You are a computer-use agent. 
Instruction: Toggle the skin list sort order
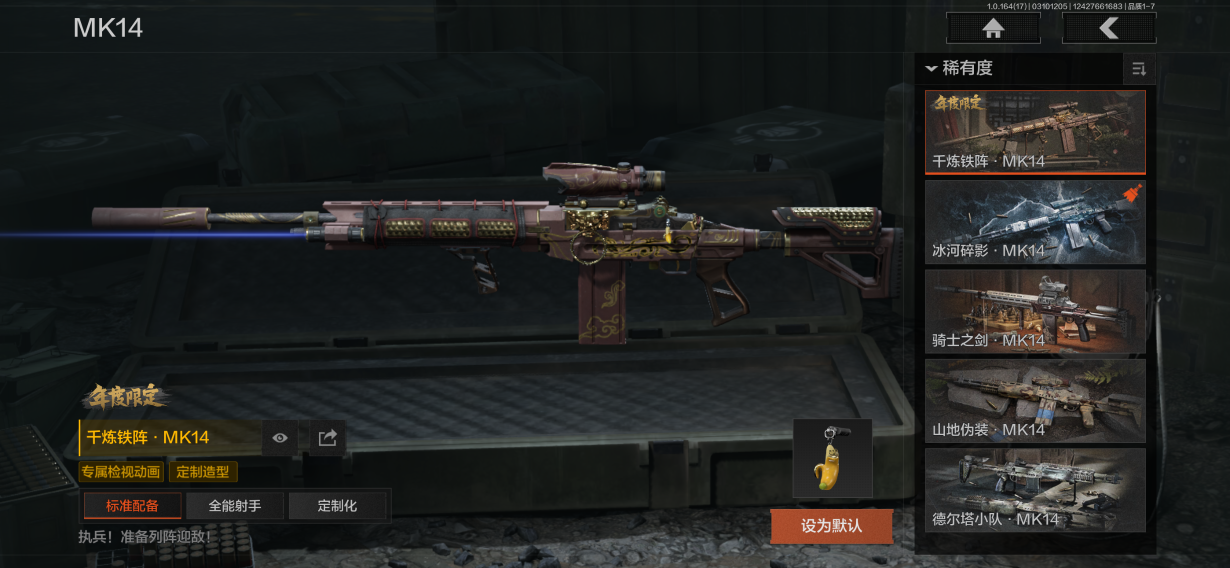click(x=1138, y=69)
